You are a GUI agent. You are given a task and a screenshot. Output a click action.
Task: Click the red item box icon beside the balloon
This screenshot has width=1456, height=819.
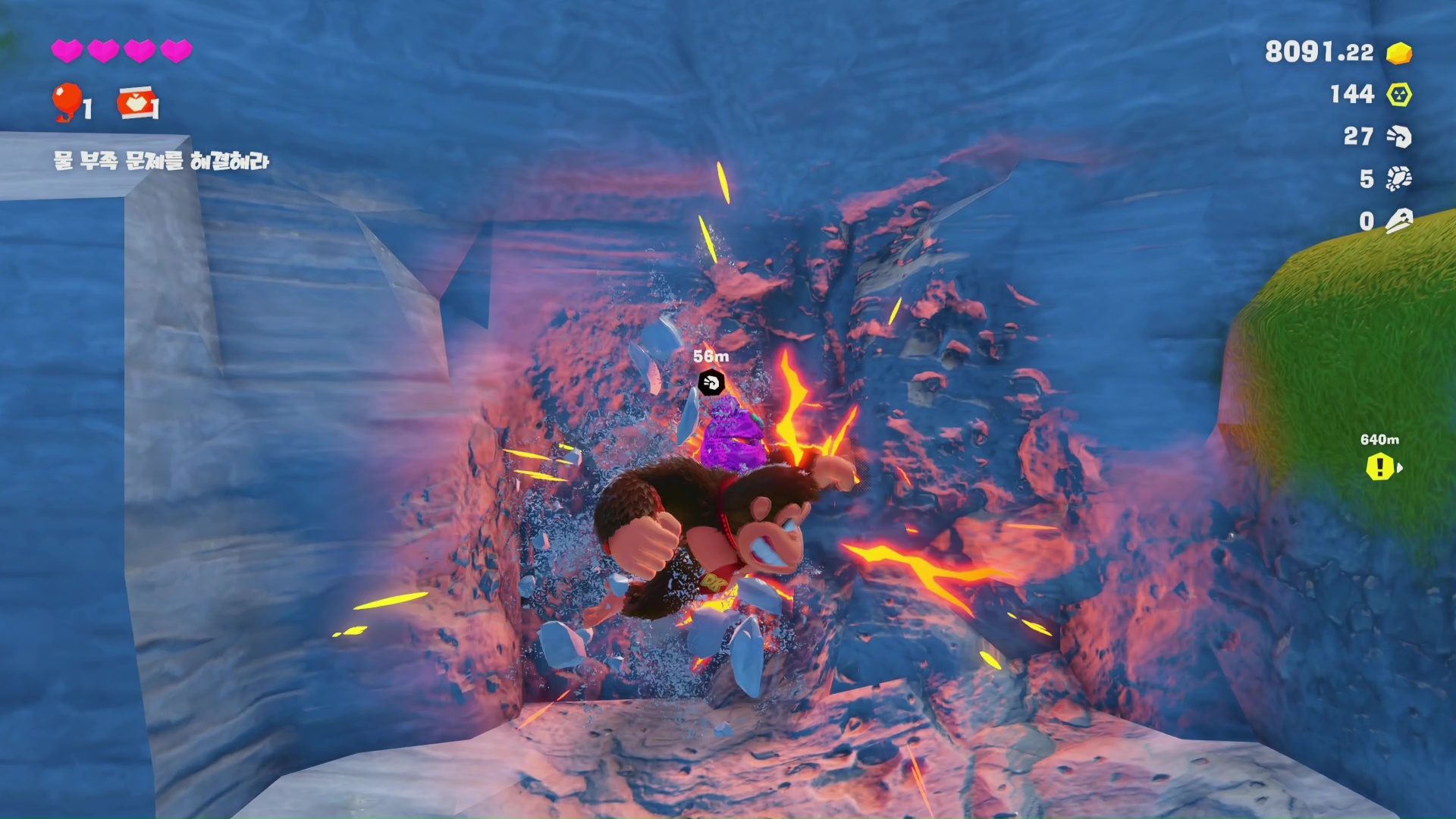[x=137, y=103]
